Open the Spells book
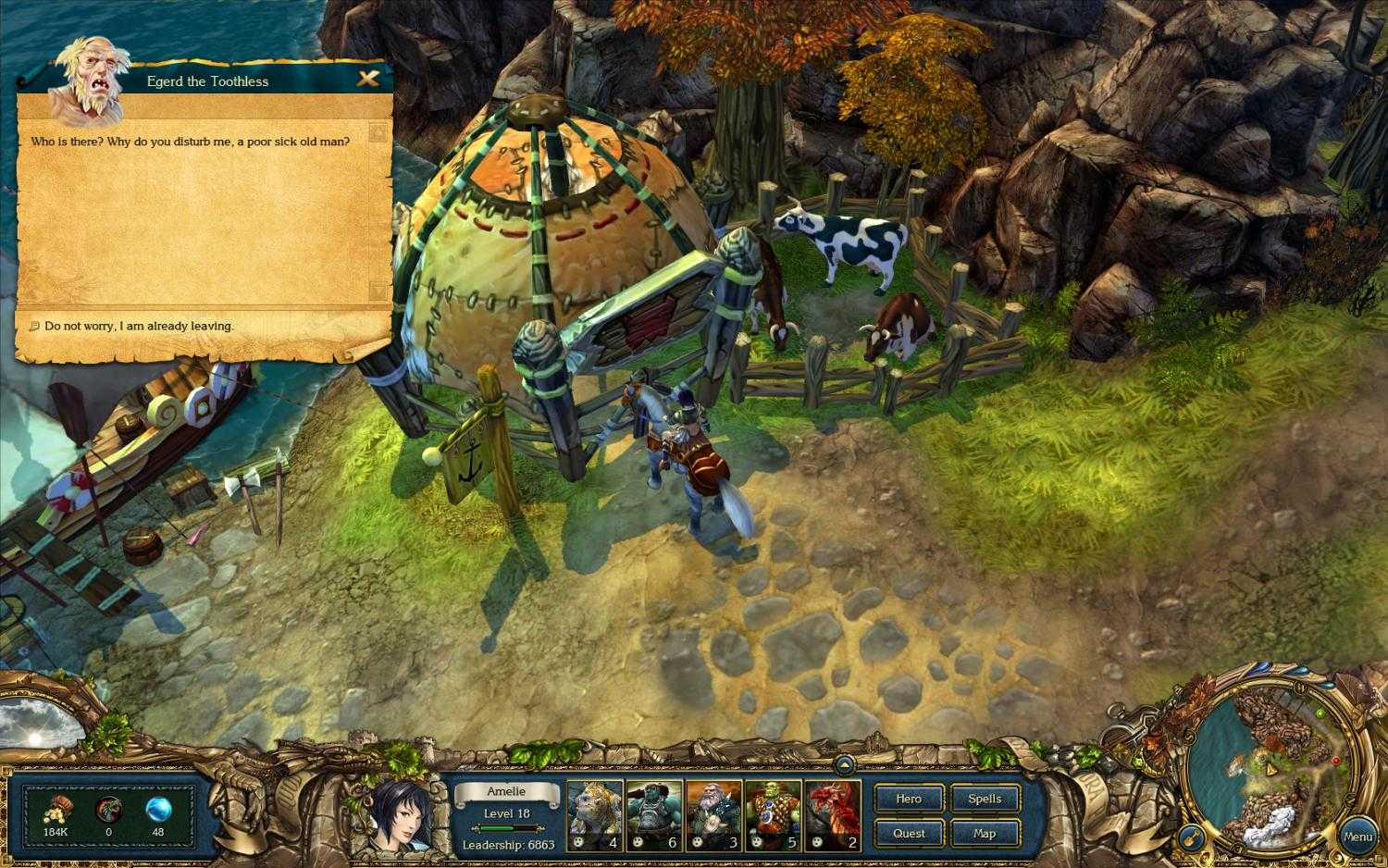The image size is (1388, 868). 985,799
